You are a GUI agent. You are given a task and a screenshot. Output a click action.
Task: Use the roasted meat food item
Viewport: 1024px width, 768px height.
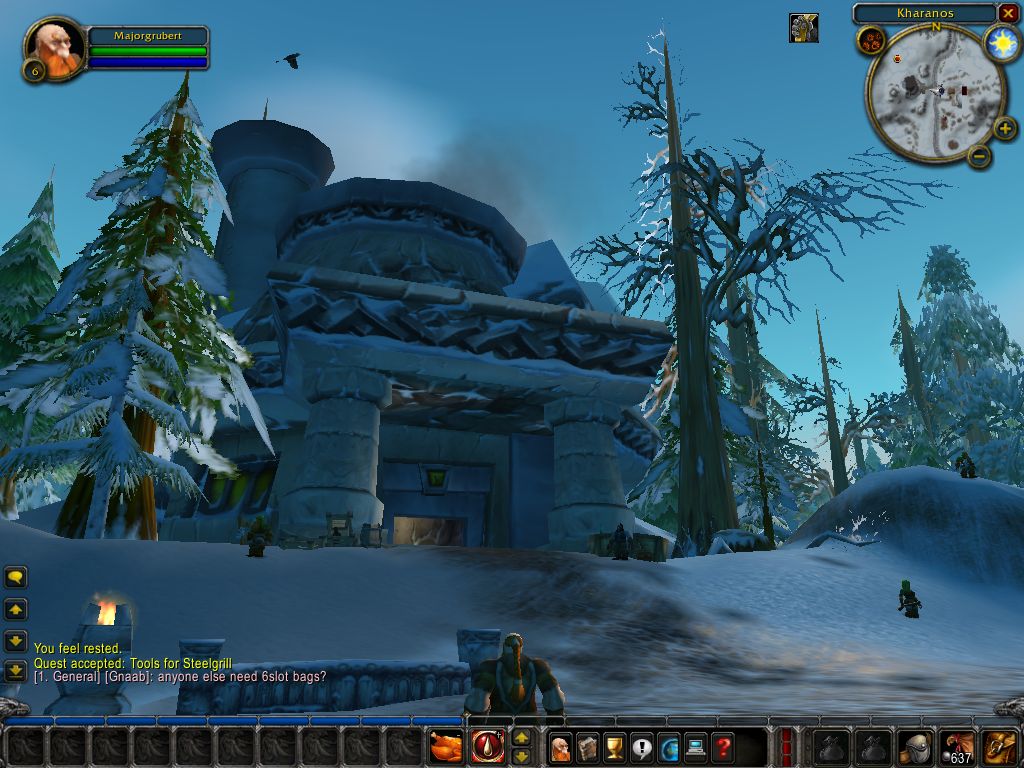(x=446, y=746)
